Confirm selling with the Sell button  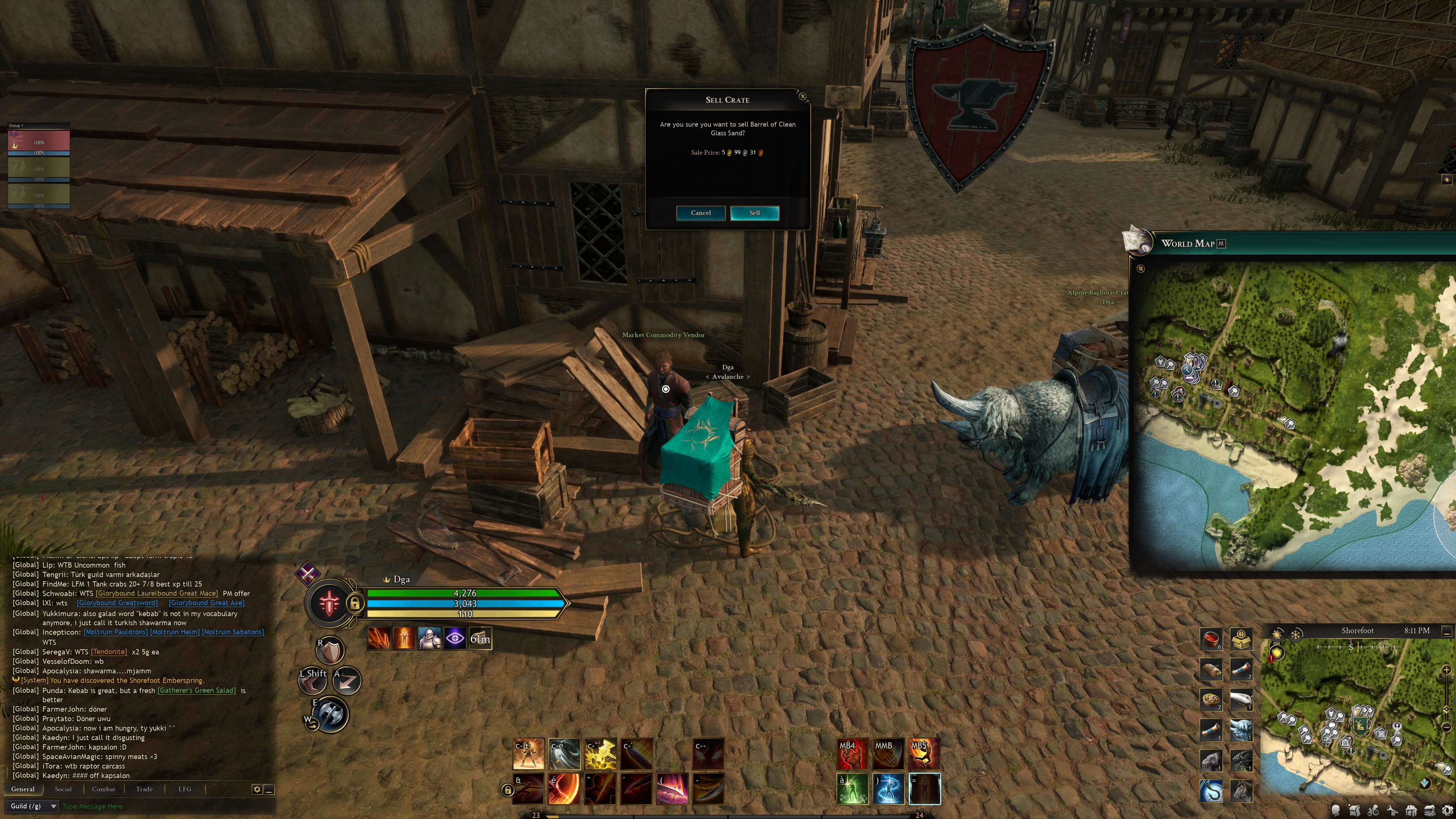pos(755,212)
